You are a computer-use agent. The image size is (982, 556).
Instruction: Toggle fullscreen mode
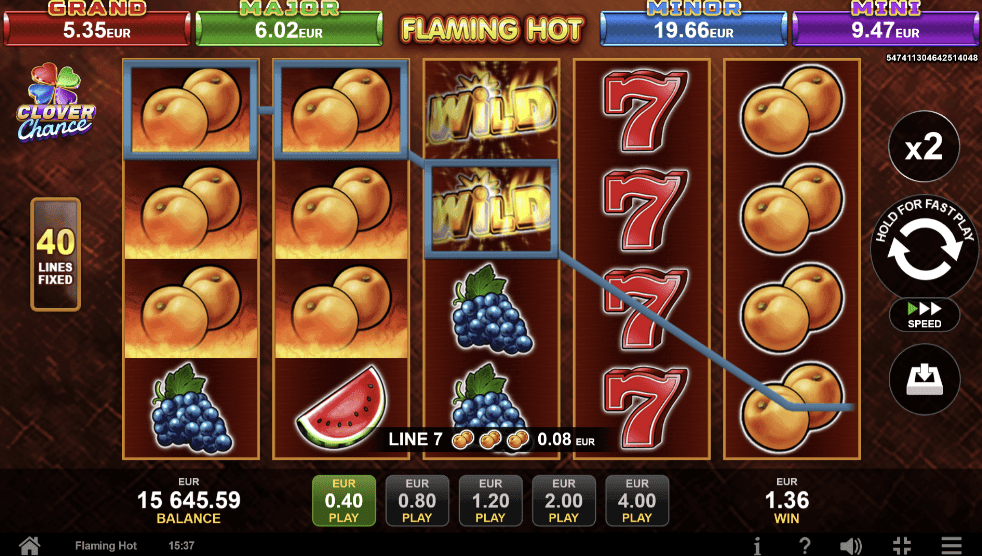901,545
